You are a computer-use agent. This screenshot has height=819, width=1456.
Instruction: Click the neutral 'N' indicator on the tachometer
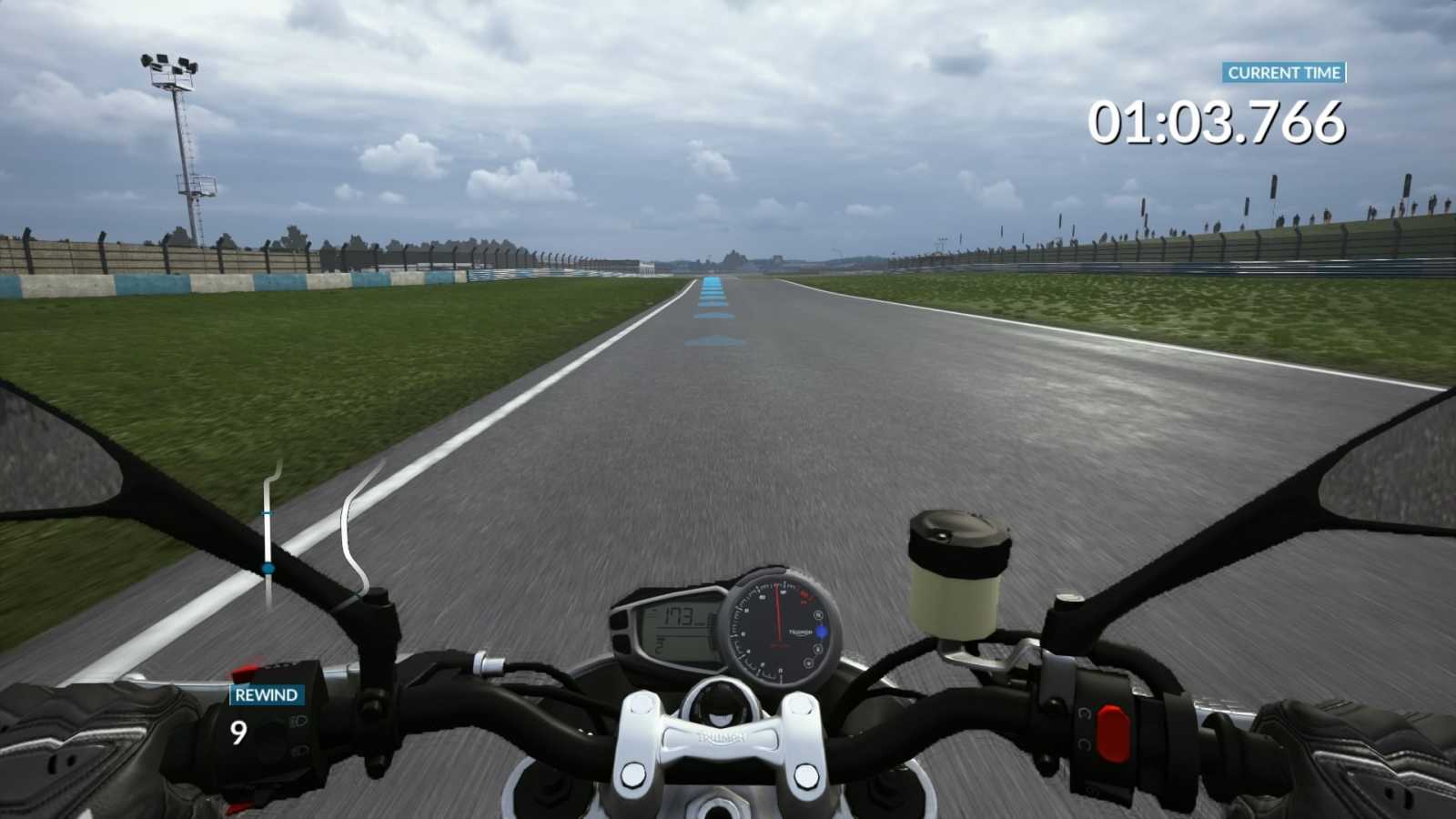818,615
